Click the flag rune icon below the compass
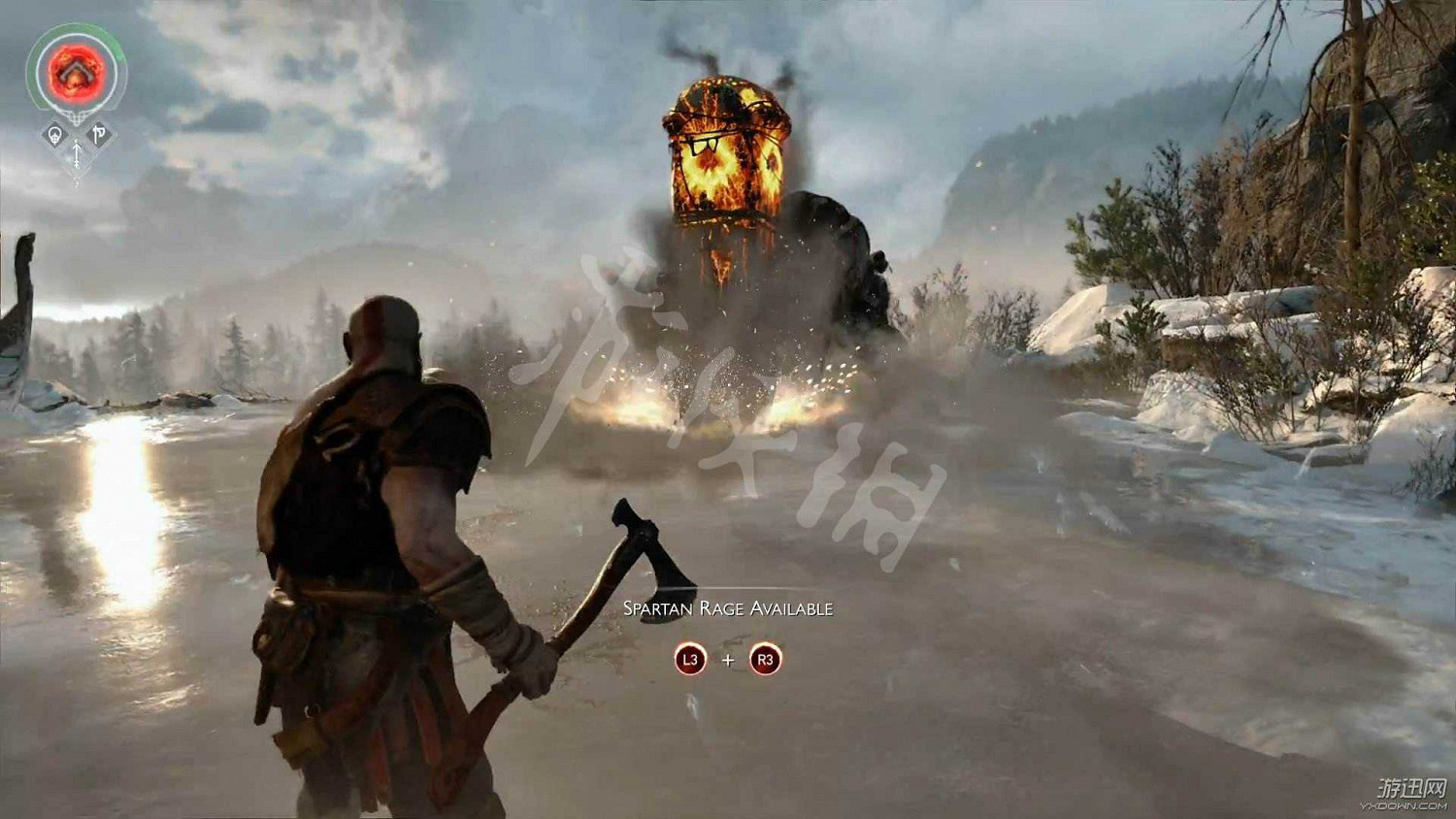1456x819 pixels. (98, 131)
